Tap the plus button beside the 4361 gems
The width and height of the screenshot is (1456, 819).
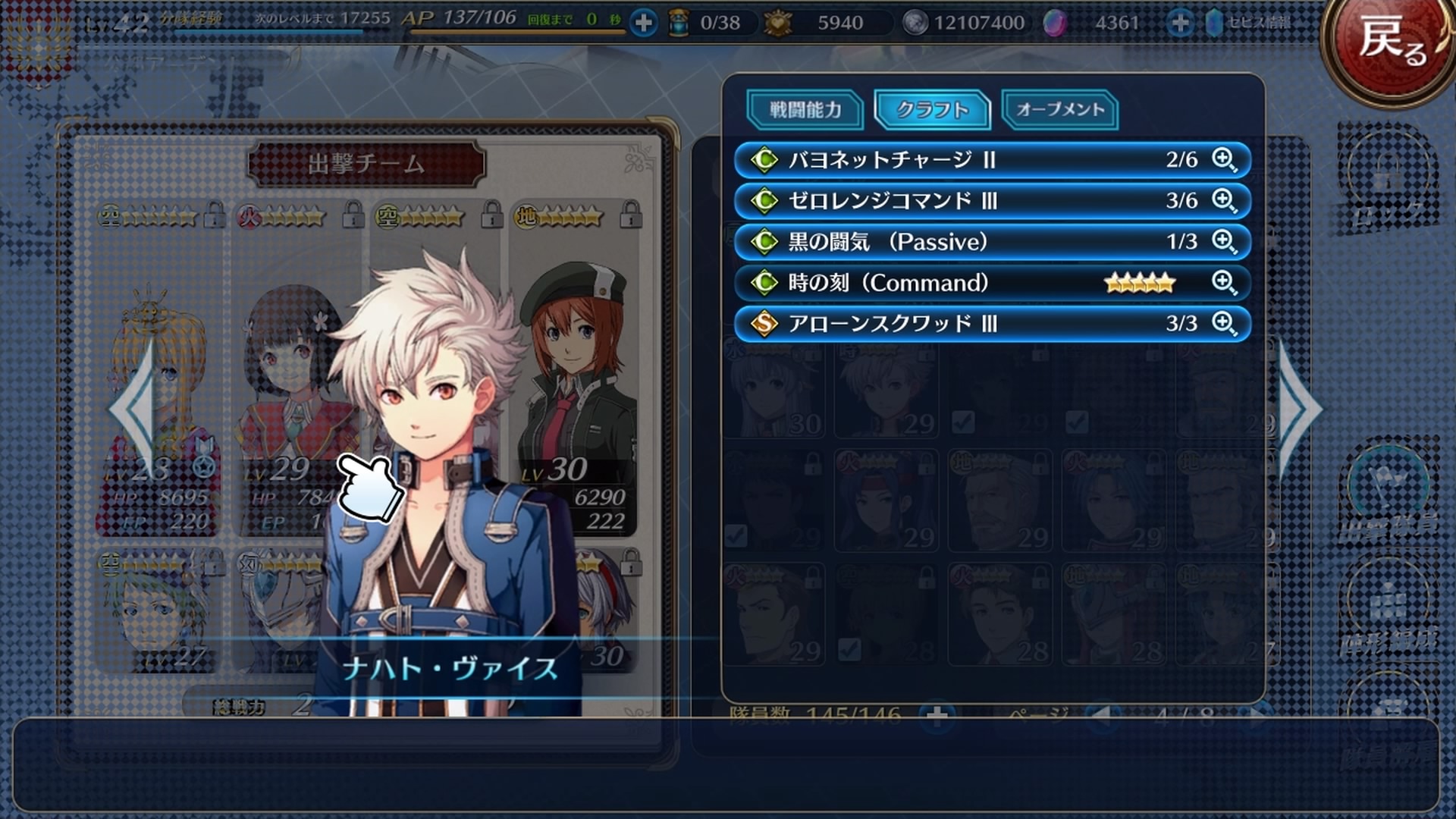pos(1179,23)
